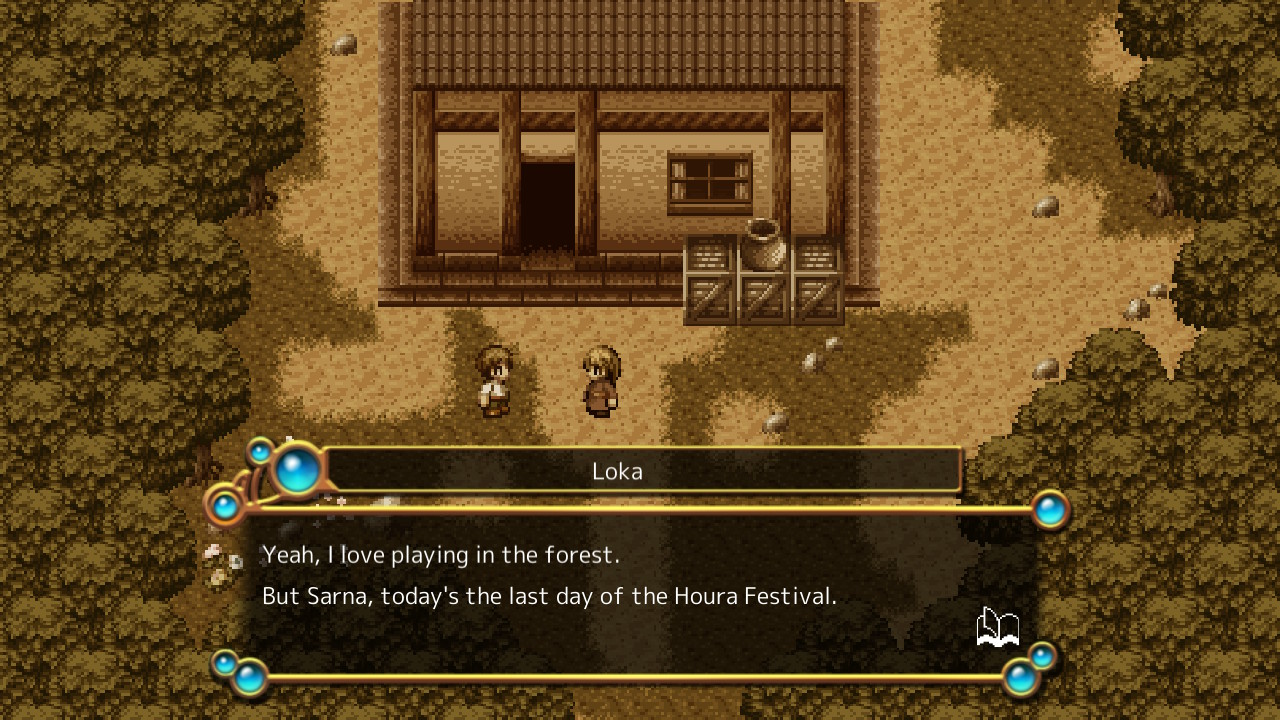
Task: Click the line mentioning playing in the forest
Action: (440, 554)
